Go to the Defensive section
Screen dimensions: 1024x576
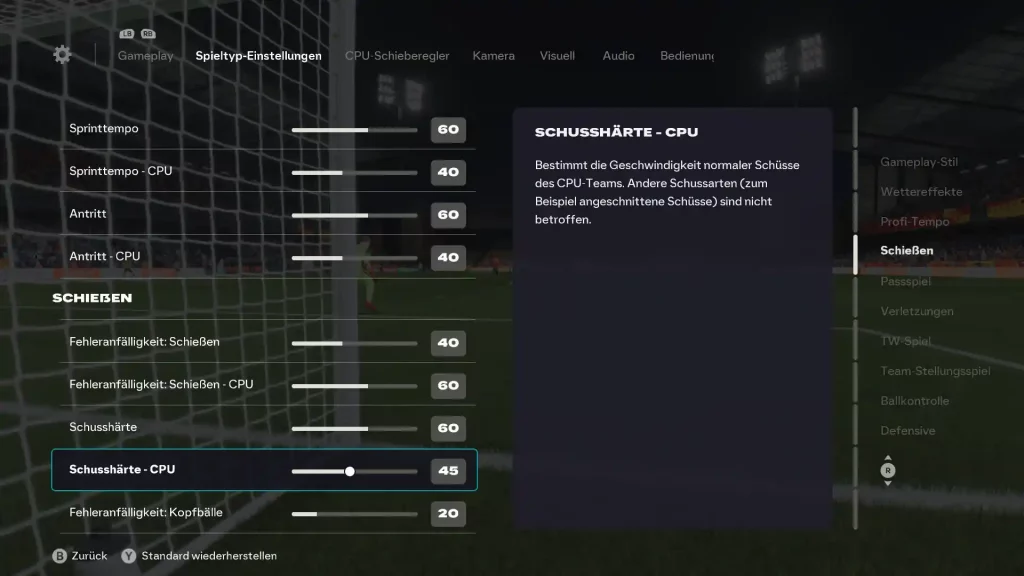pos(907,431)
